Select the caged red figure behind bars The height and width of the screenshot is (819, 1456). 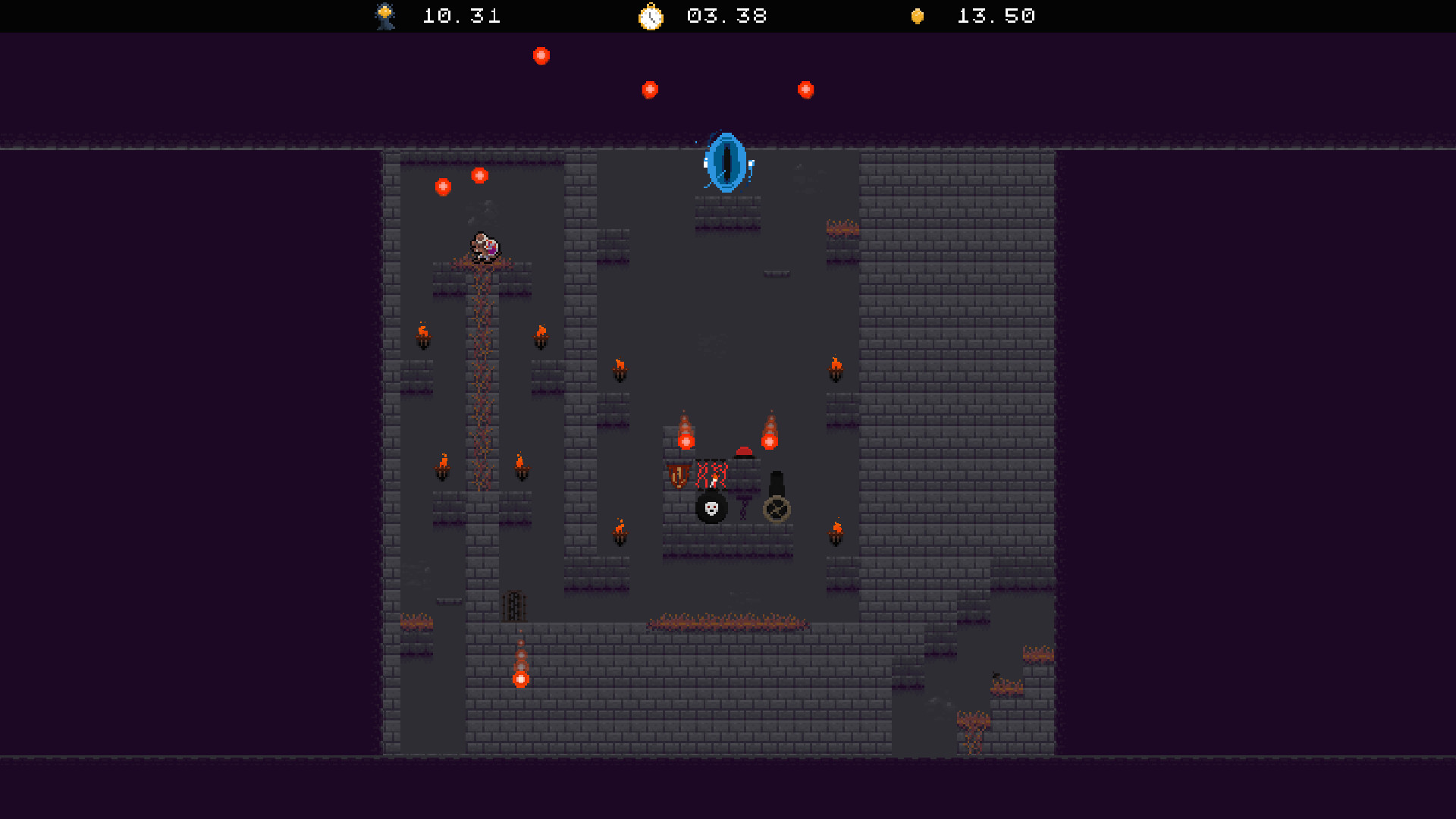(711, 474)
